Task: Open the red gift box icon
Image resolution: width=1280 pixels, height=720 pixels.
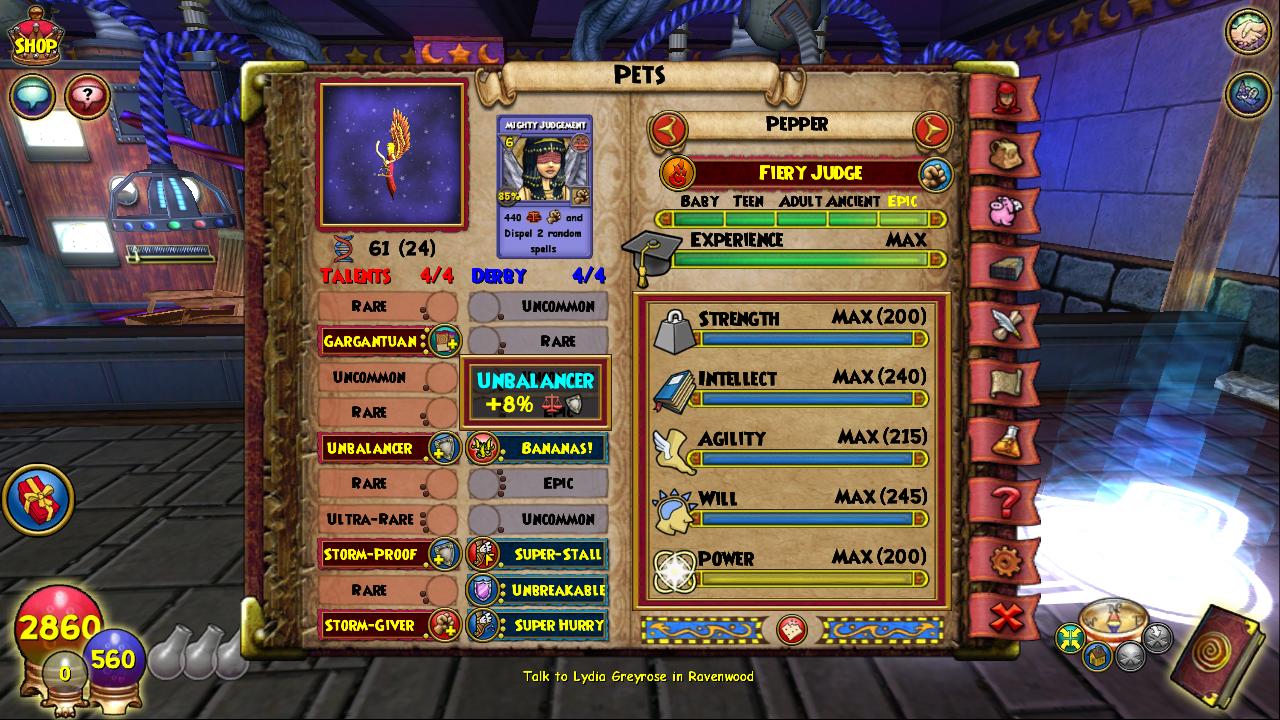Action: coord(37,499)
